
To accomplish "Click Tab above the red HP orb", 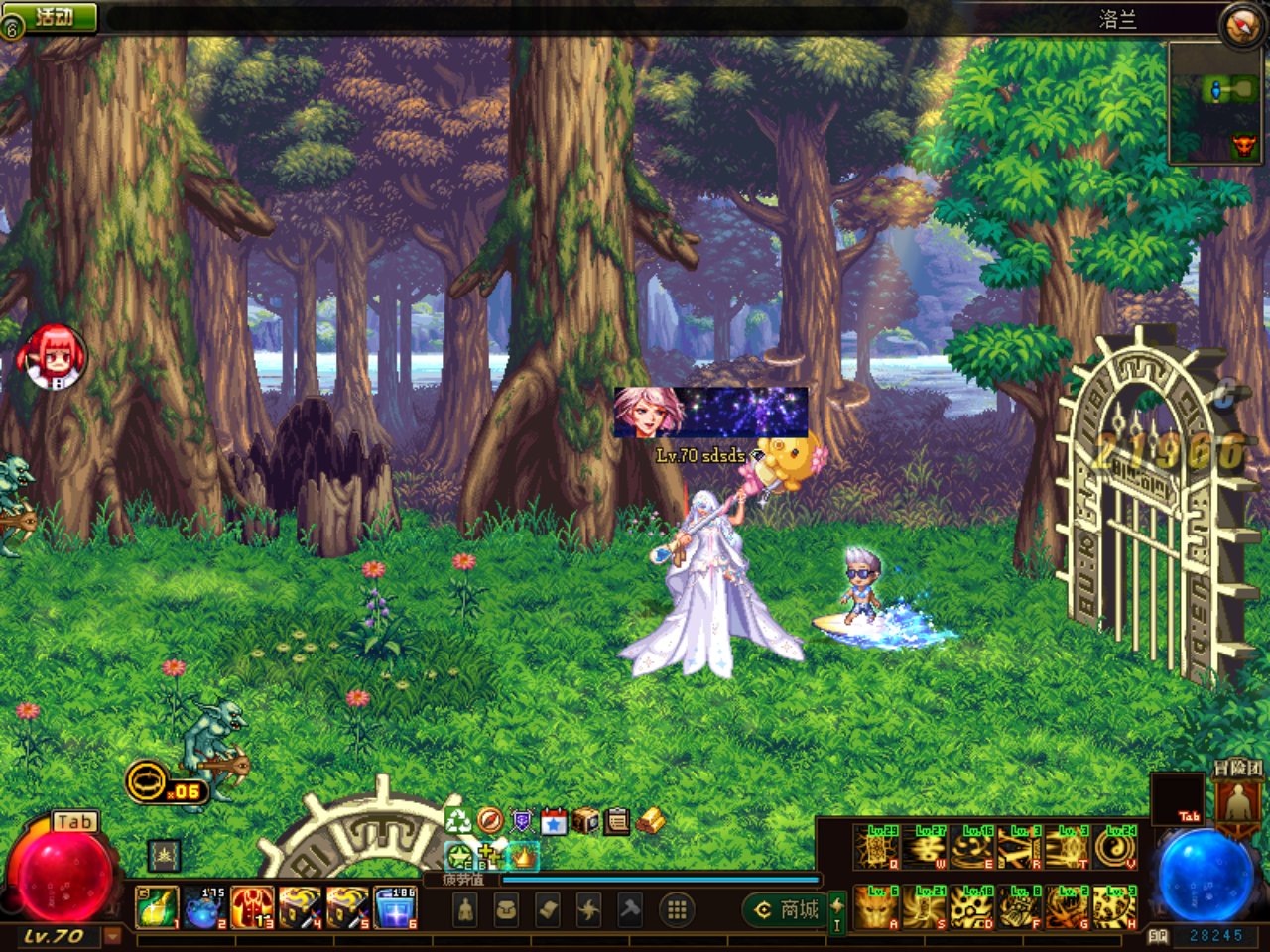I will pyautogui.click(x=73, y=822).
